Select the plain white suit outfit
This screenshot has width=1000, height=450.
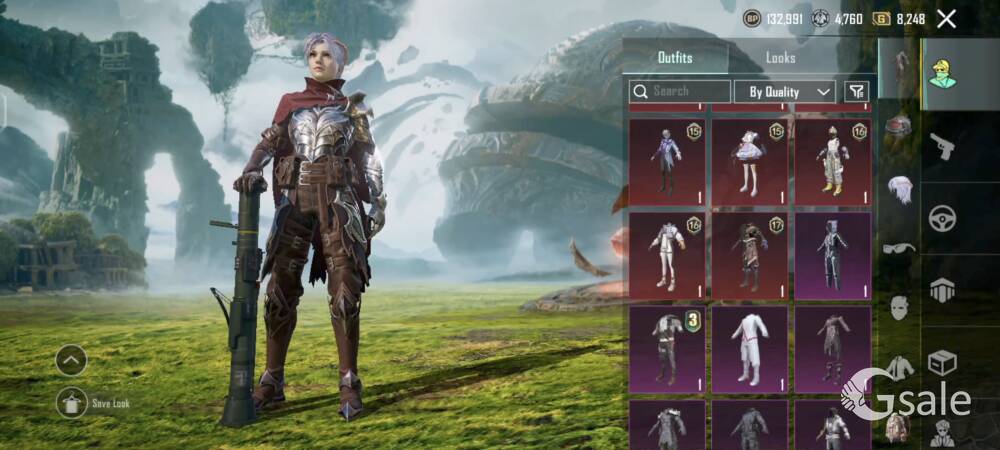(749, 349)
